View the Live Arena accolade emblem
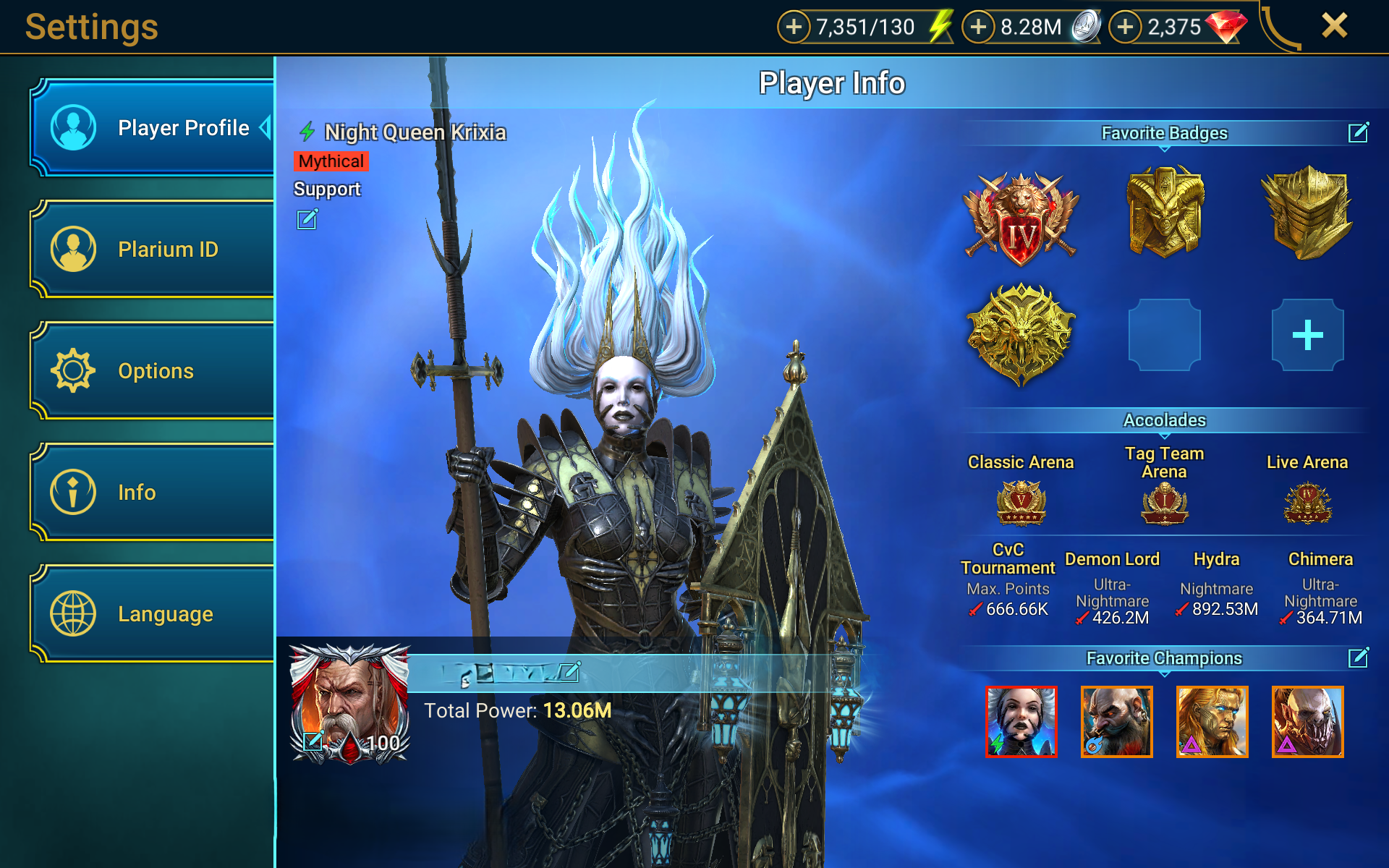This screenshot has width=1389, height=868. 1307,502
